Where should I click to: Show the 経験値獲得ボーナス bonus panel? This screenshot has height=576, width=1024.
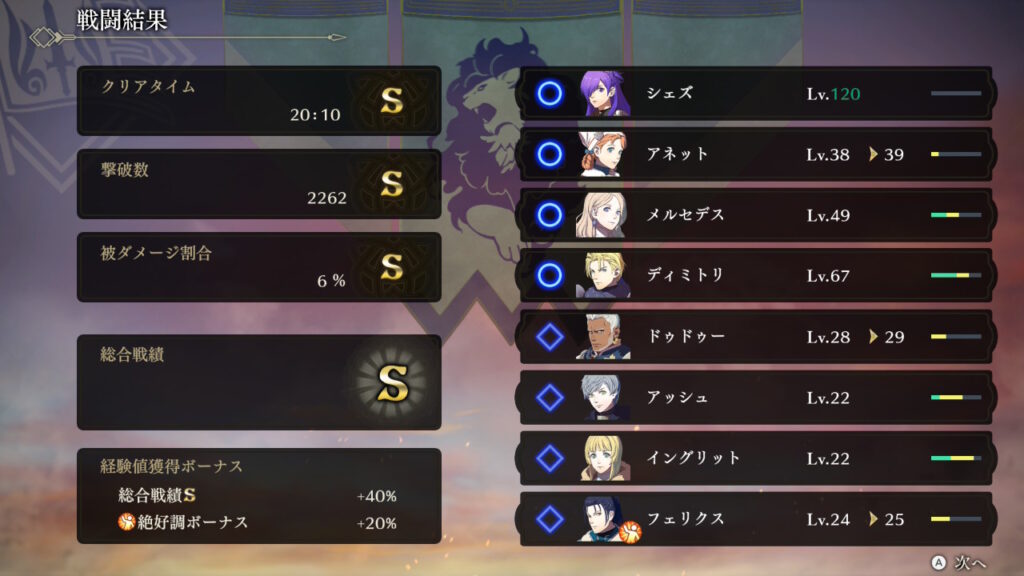click(259, 495)
